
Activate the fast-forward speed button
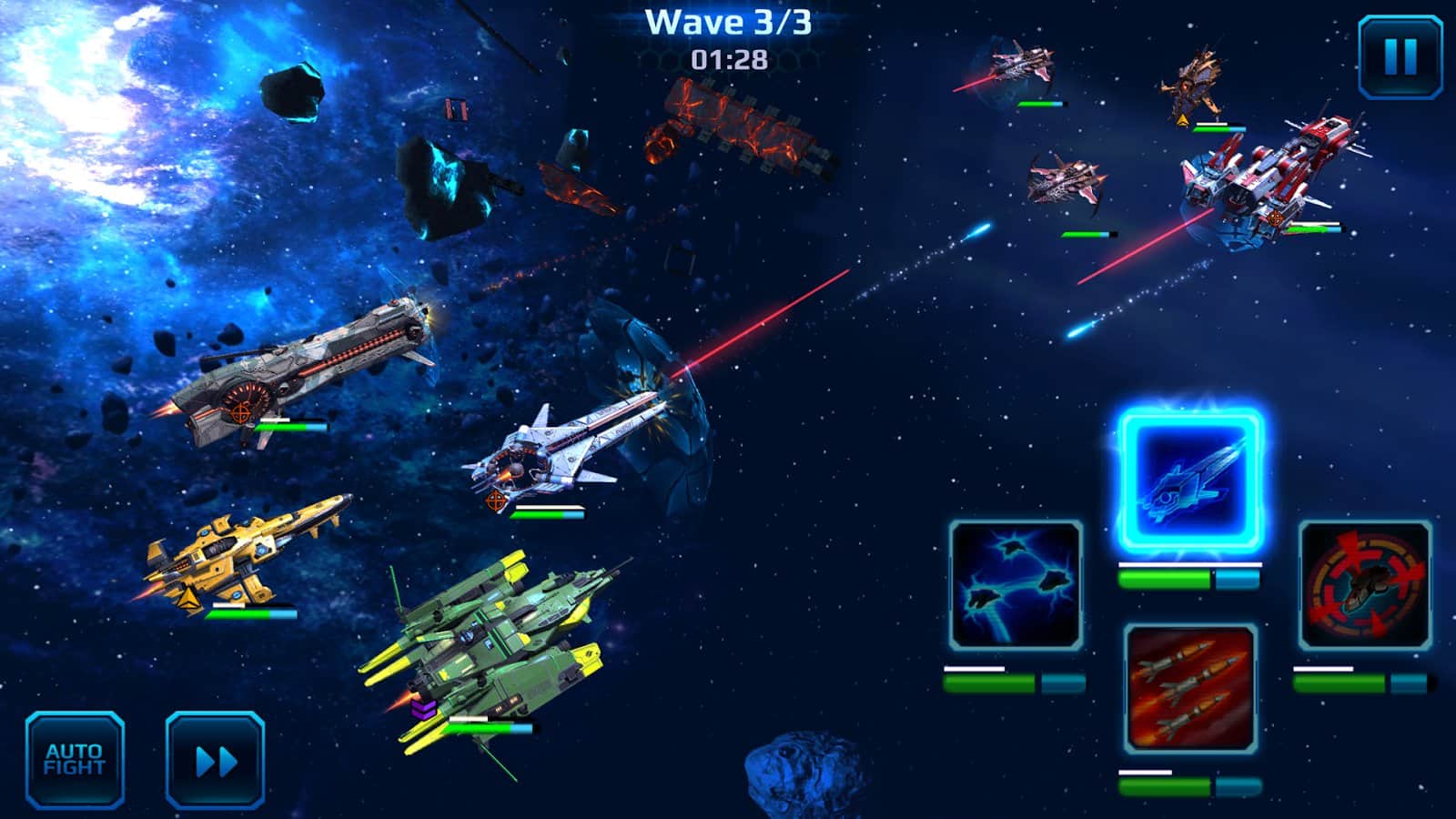216,760
